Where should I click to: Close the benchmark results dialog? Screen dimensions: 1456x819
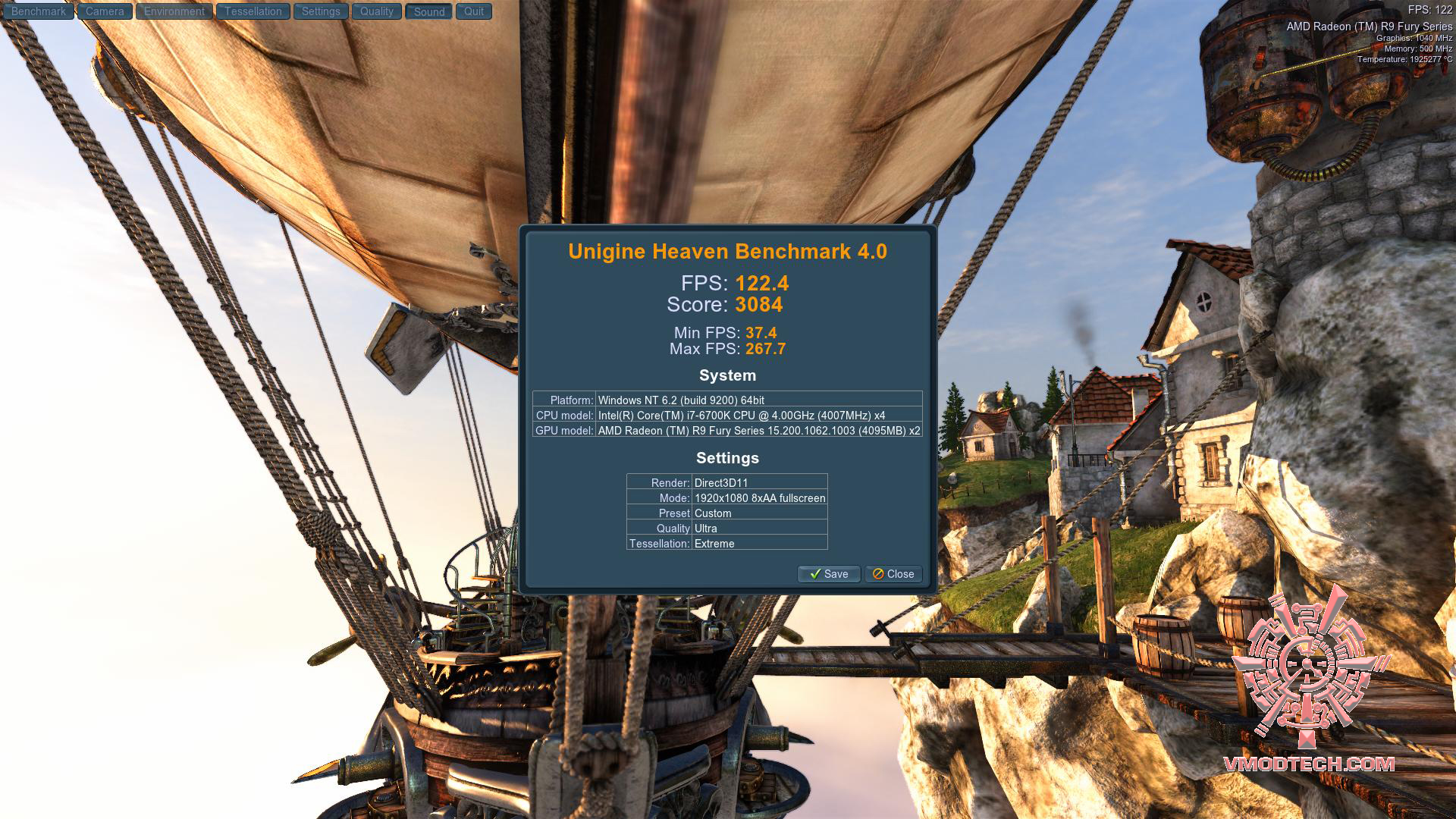pyautogui.click(x=893, y=574)
